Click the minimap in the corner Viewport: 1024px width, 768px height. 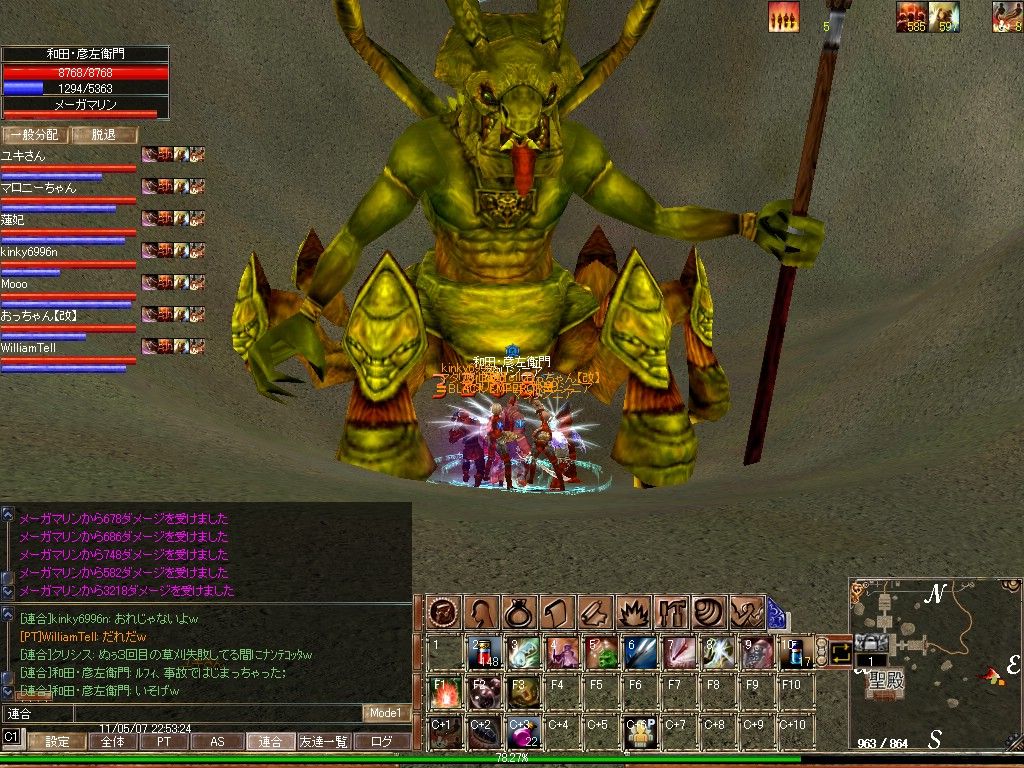coord(934,660)
